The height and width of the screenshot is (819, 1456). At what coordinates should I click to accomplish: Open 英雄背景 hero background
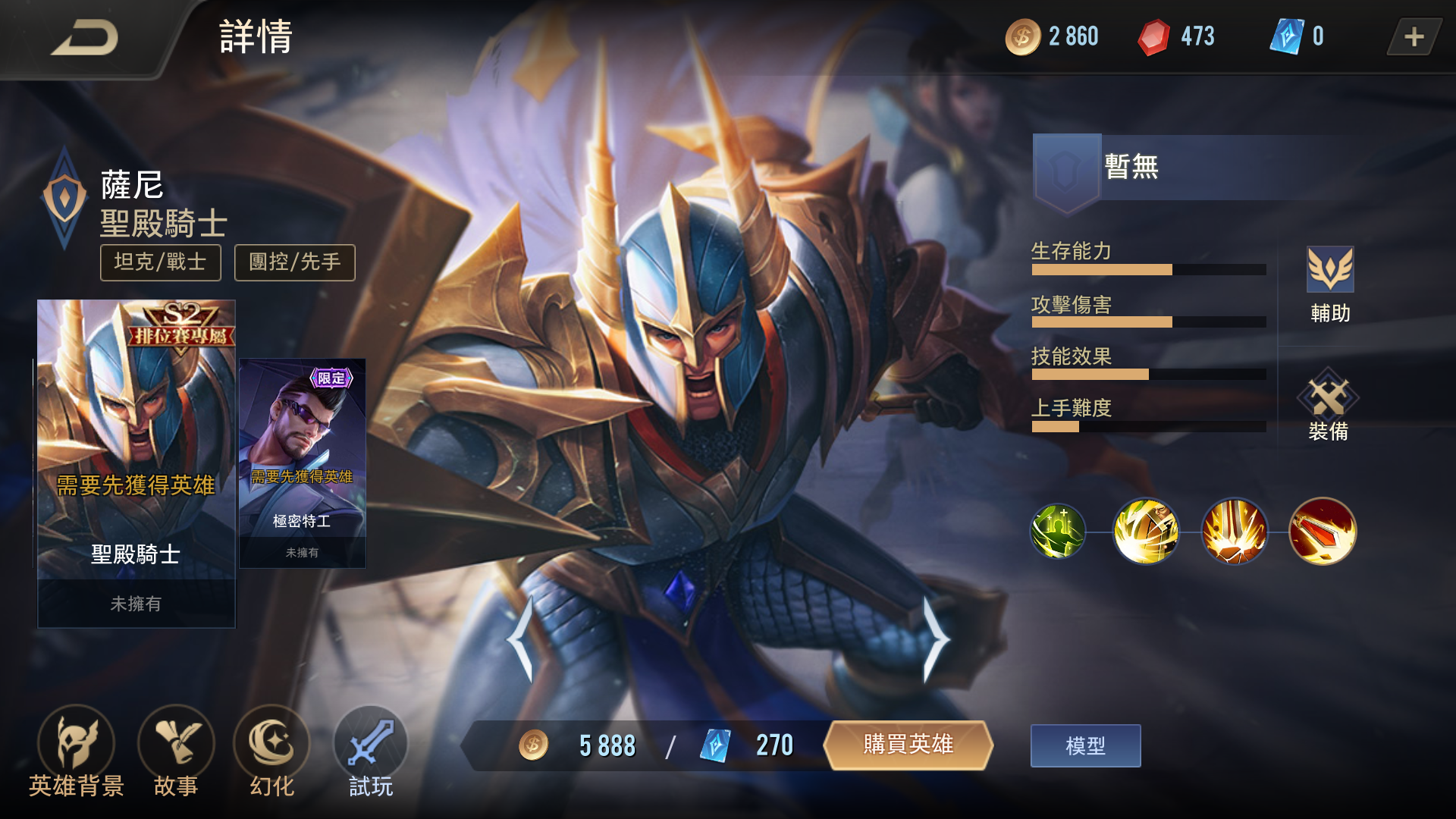(76, 751)
